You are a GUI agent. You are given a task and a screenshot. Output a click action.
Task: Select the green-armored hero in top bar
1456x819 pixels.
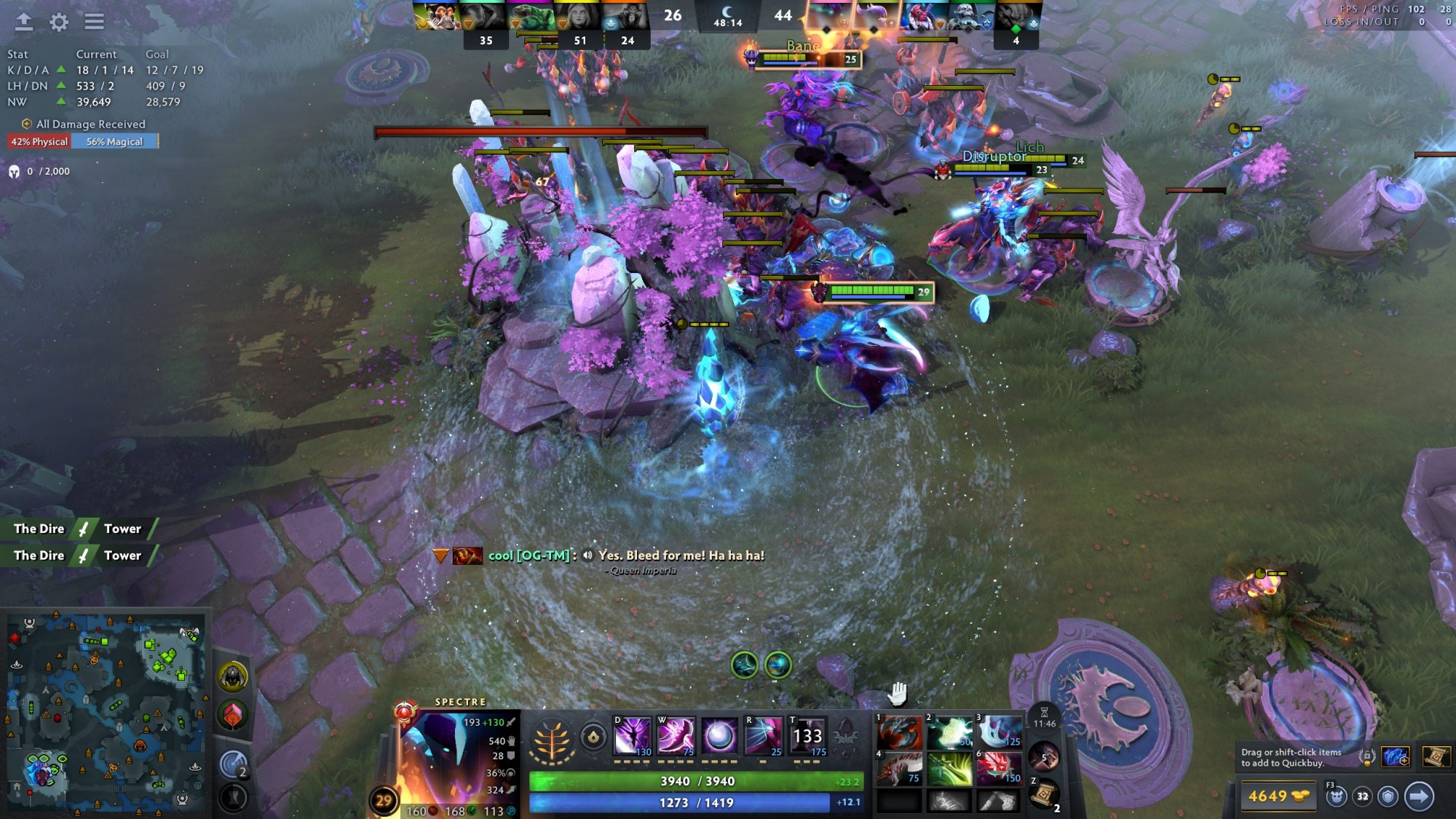click(x=530, y=16)
